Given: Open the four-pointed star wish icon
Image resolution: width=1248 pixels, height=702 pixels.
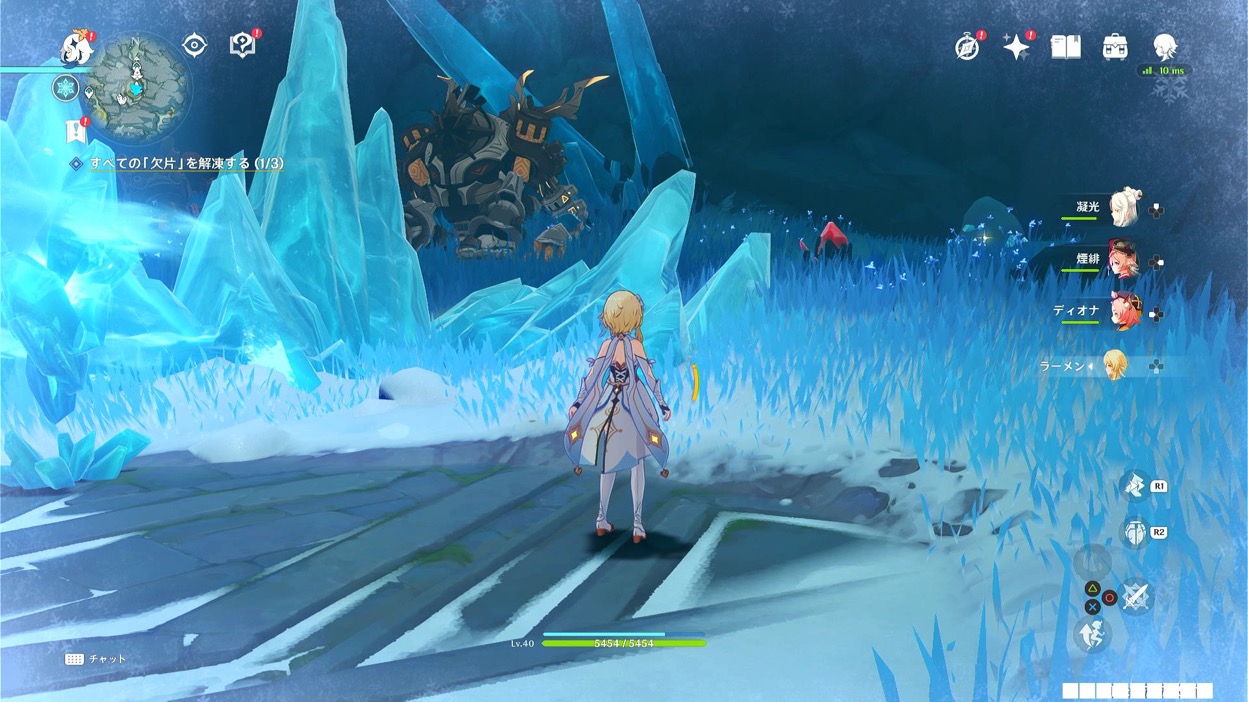Looking at the screenshot, I should 1016,47.
